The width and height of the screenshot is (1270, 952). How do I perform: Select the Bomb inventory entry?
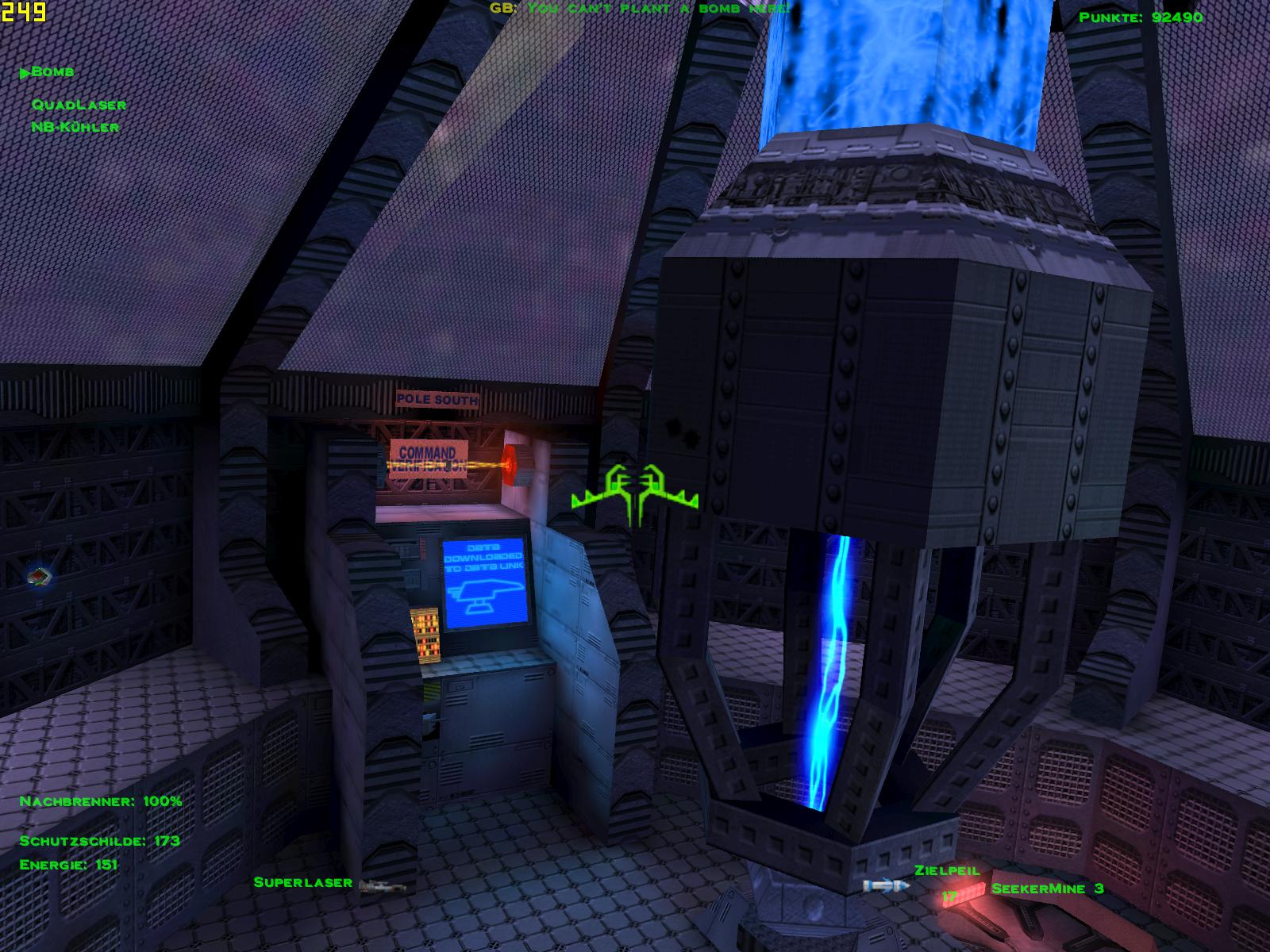click(52, 72)
